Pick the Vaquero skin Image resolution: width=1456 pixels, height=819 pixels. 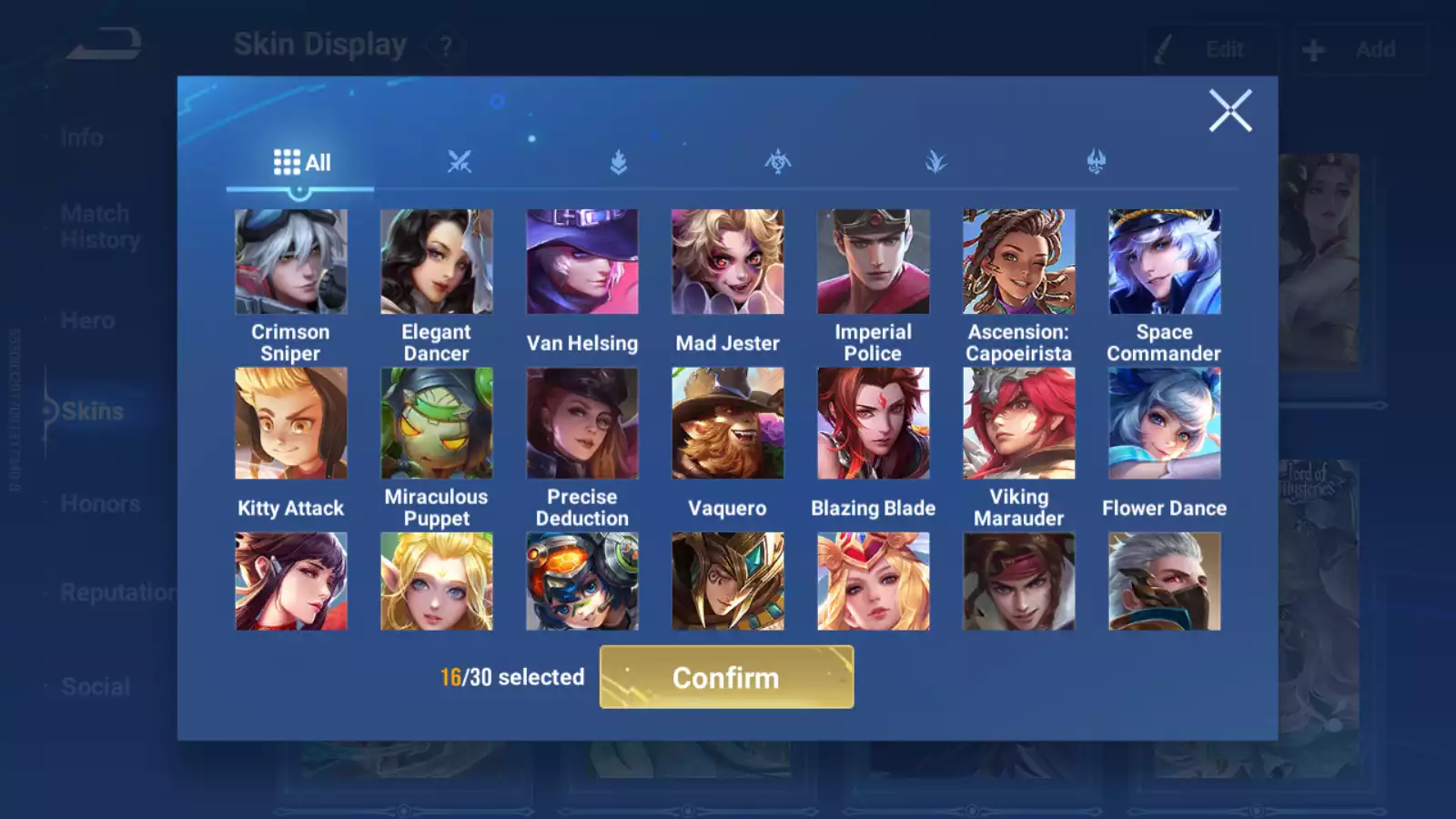click(x=728, y=423)
